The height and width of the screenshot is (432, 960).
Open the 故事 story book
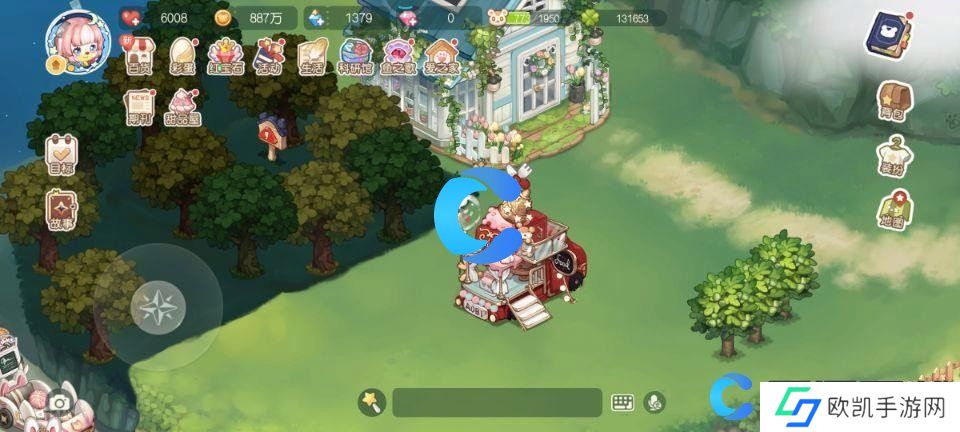click(62, 211)
